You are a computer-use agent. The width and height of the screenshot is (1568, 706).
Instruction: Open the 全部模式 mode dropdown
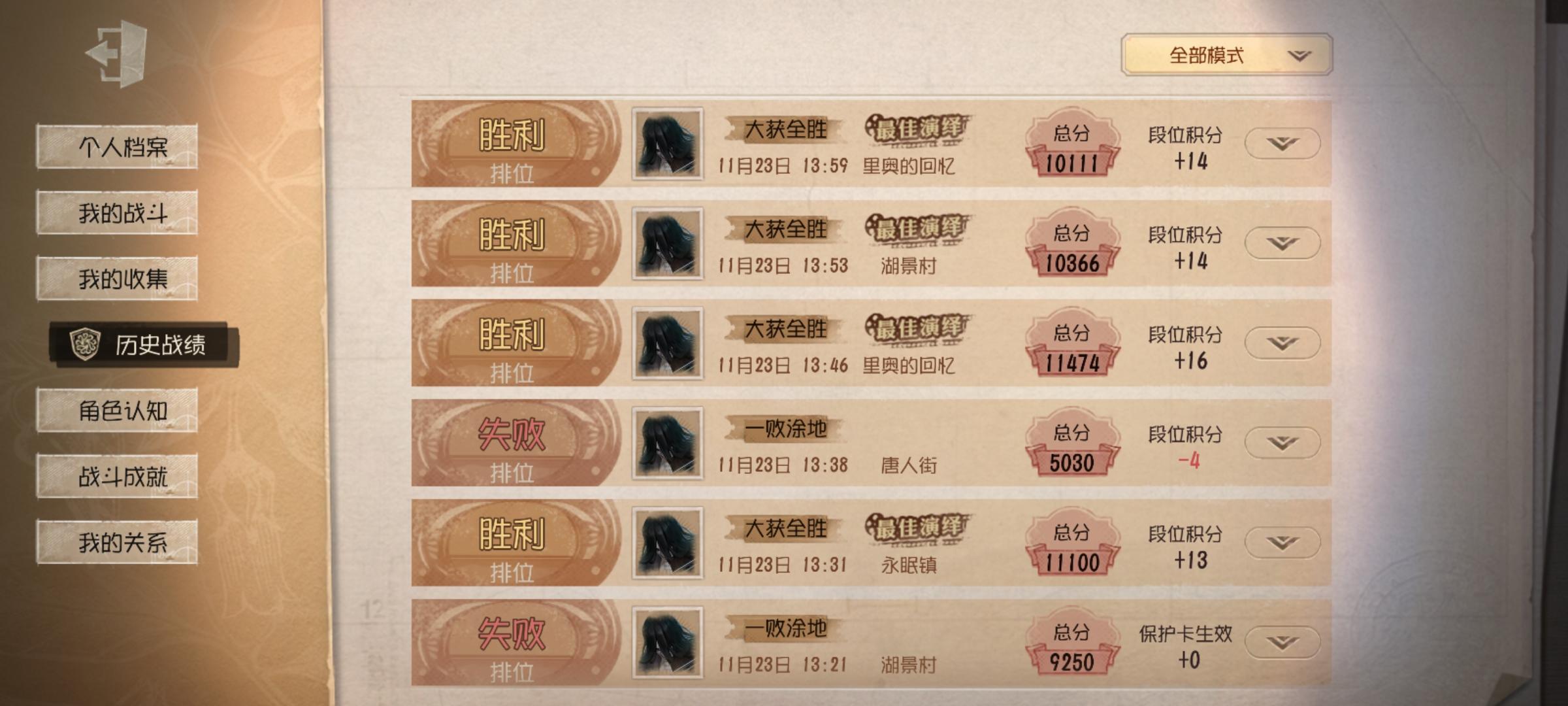(1227, 56)
